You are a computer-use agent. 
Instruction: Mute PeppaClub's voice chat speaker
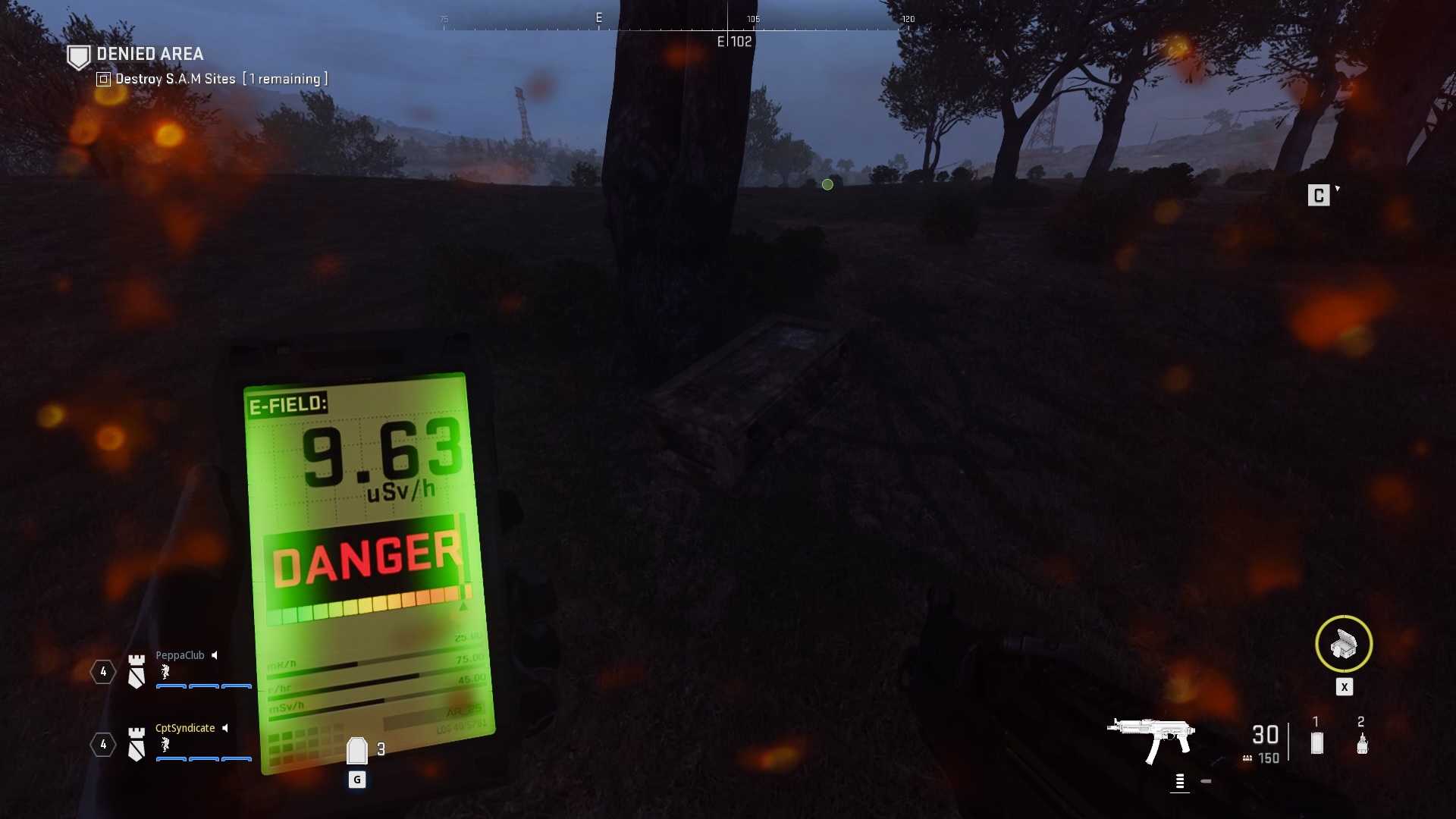[215, 655]
